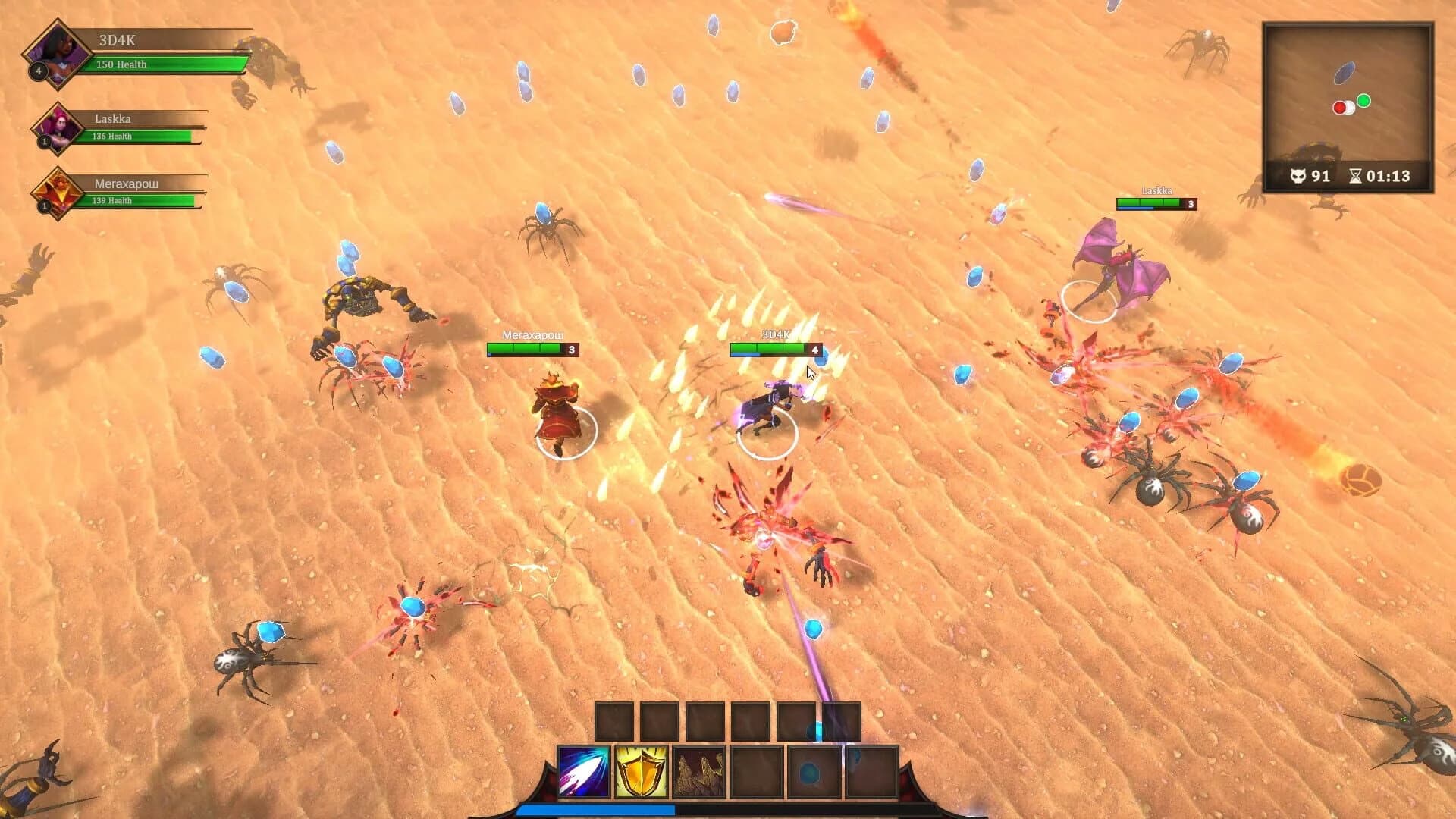Select the magic missile skill in the hotbar

(x=584, y=773)
